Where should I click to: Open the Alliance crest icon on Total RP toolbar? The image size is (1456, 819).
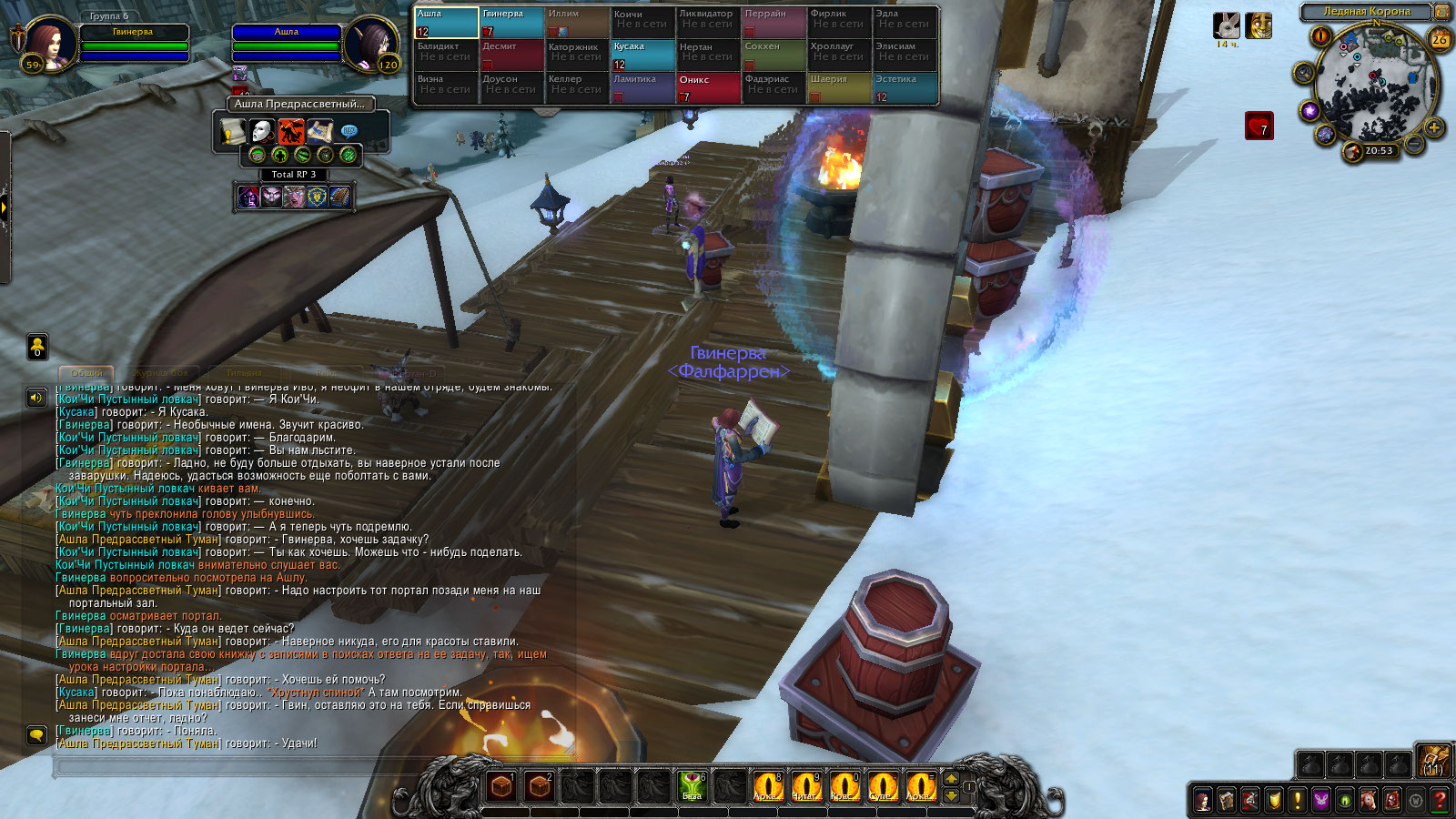[x=316, y=197]
